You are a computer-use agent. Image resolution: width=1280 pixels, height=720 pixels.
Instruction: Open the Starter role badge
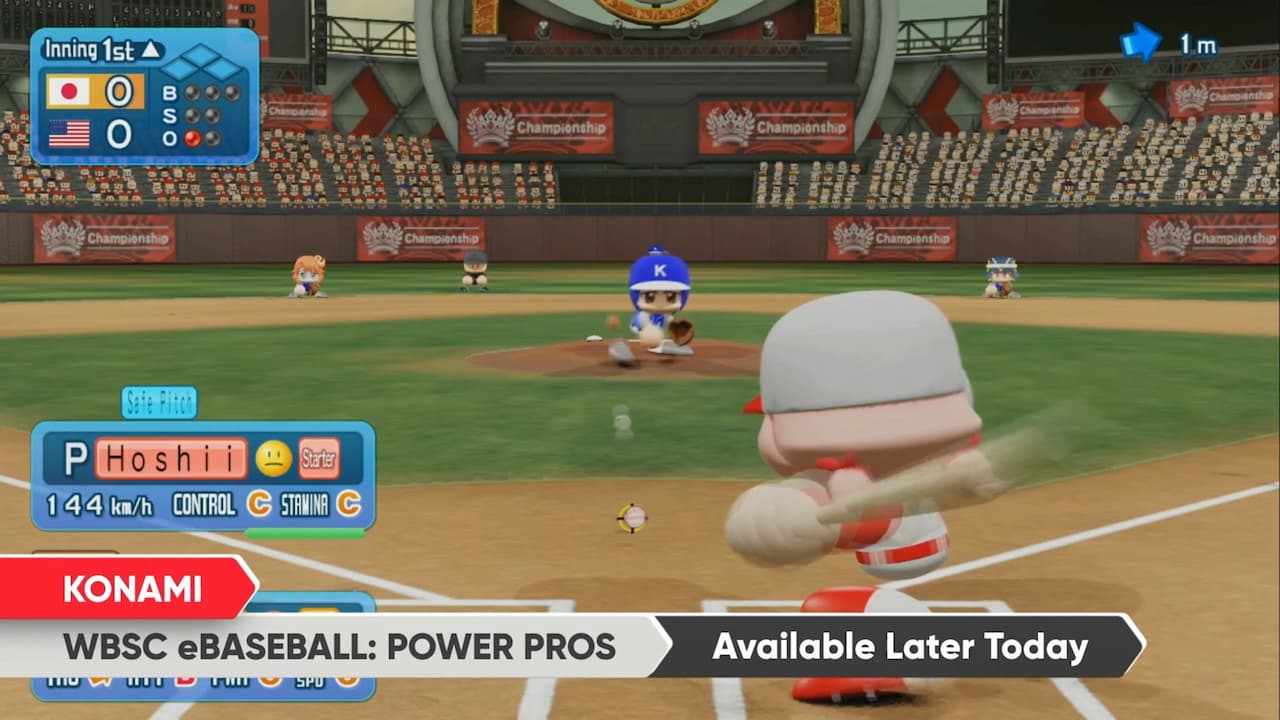click(x=318, y=458)
